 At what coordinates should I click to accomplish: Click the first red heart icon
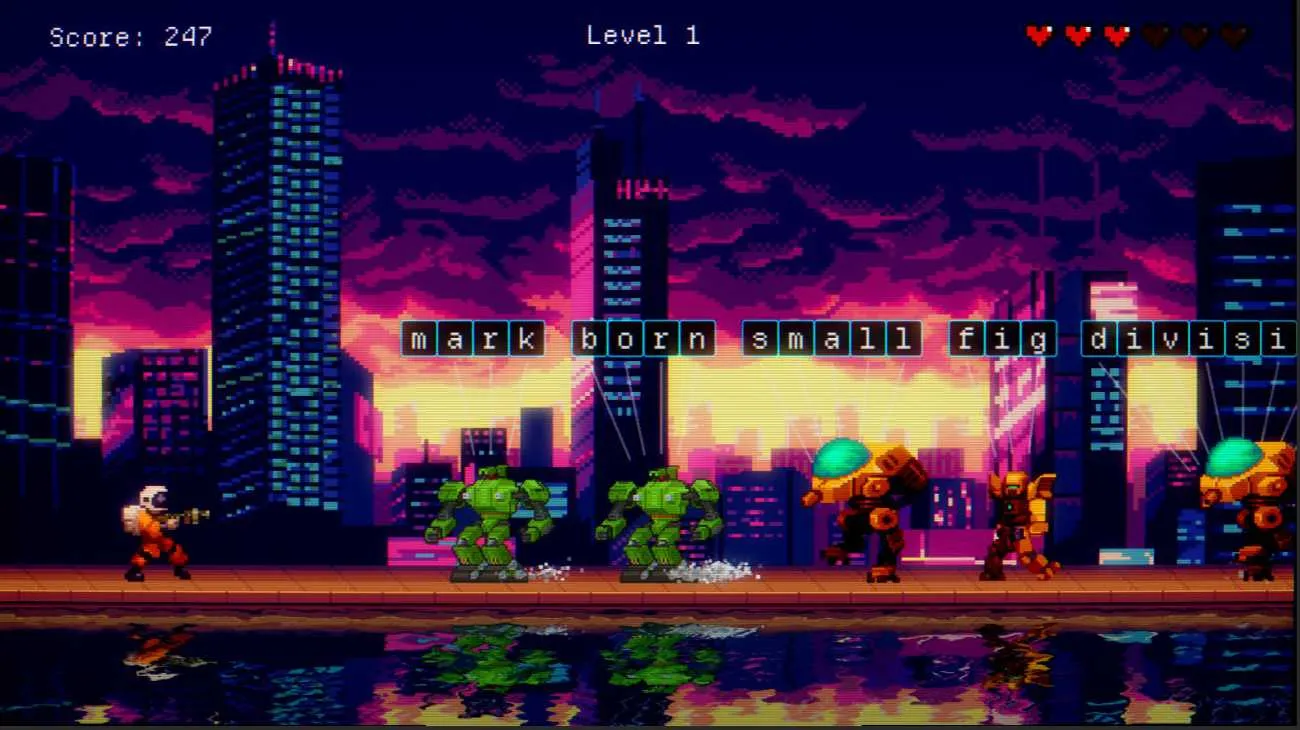tap(1039, 33)
